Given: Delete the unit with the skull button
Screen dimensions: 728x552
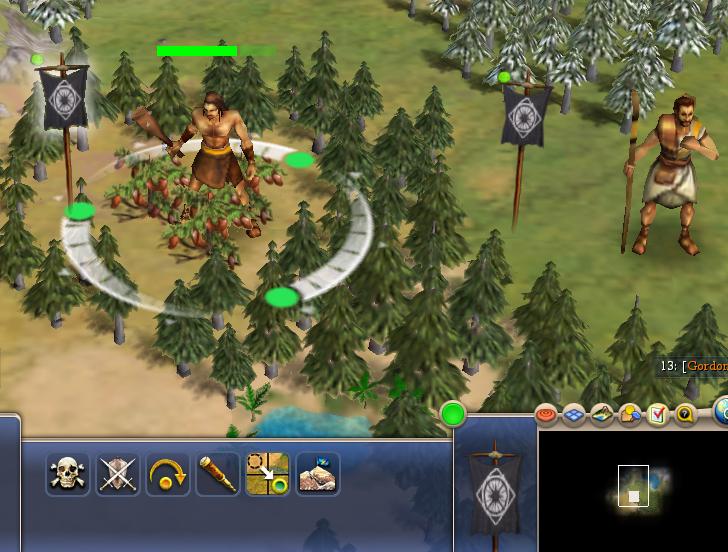Looking at the screenshot, I should click(68, 474).
